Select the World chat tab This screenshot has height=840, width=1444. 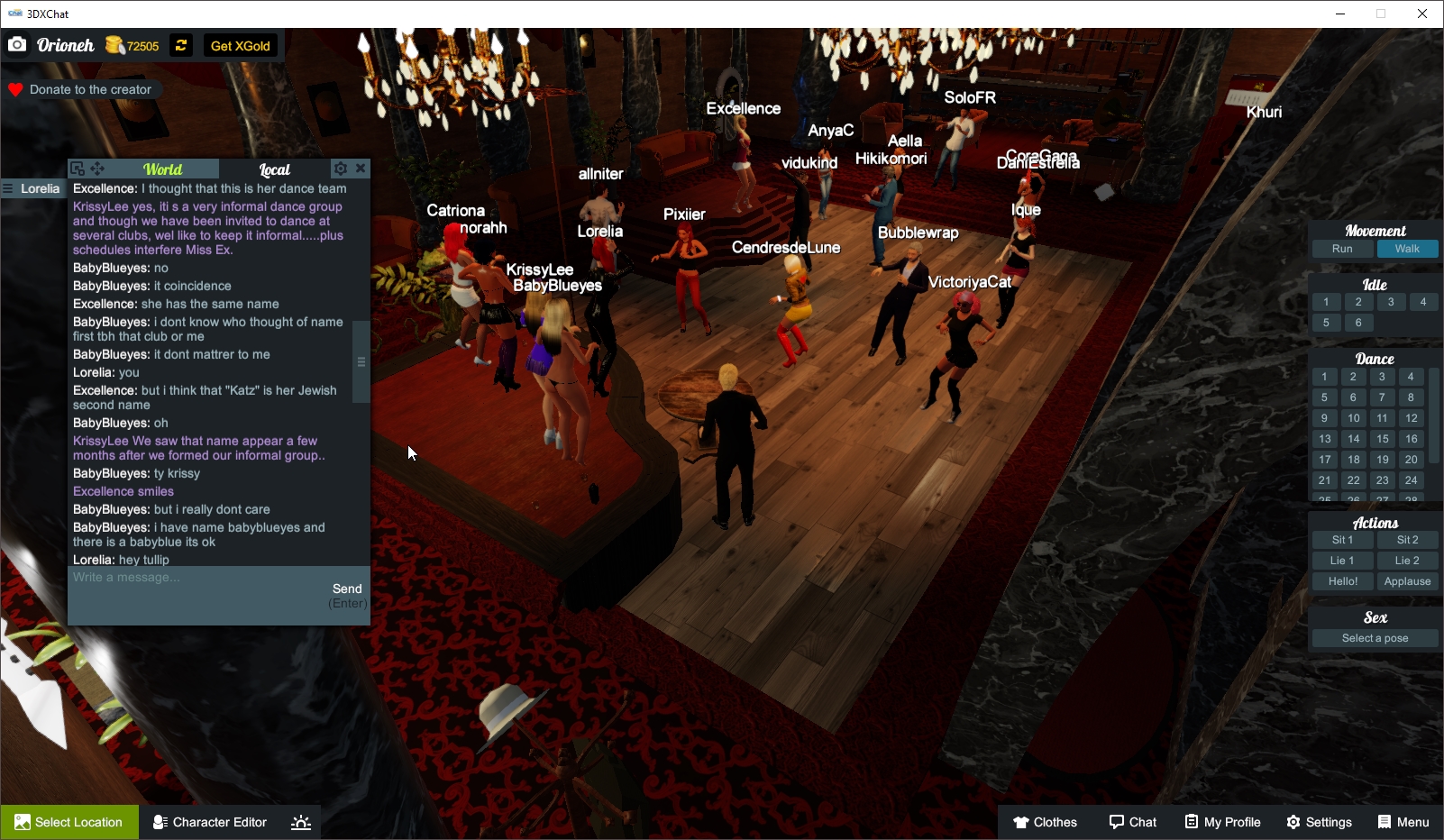pyautogui.click(x=164, y=169)
